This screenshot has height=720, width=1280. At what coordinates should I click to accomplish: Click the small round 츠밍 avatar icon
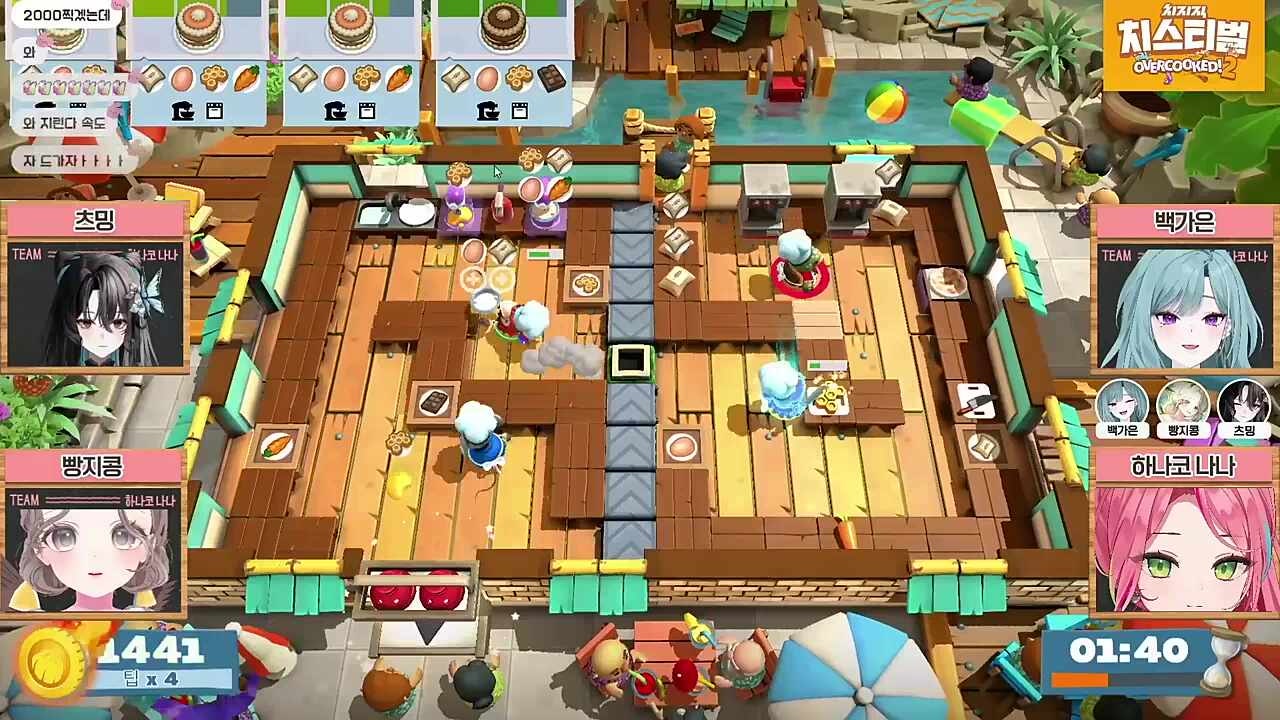1244,403
